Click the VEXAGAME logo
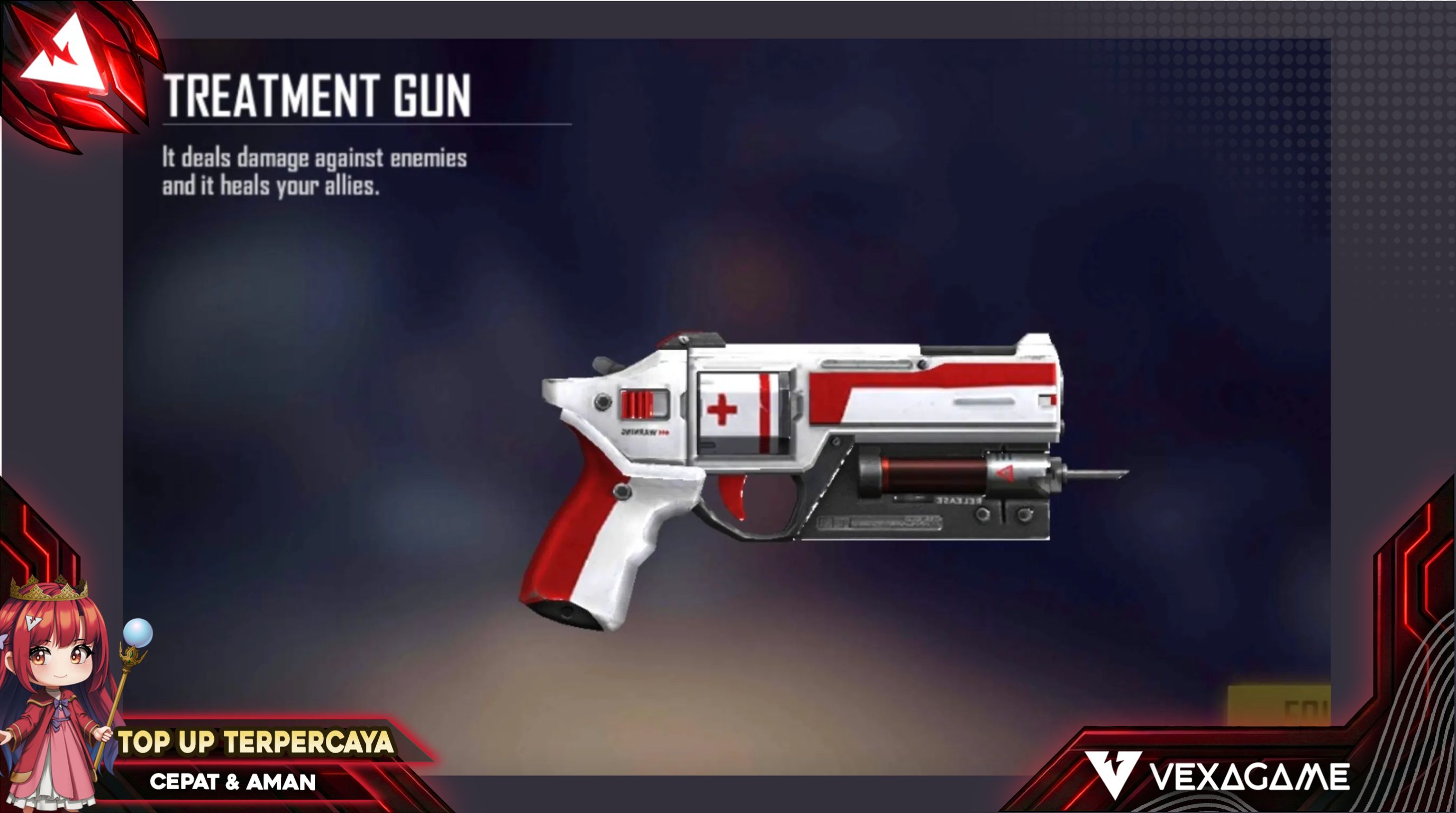The width and height of the screenshot is (1456, 813). (x=1217, y=776)
